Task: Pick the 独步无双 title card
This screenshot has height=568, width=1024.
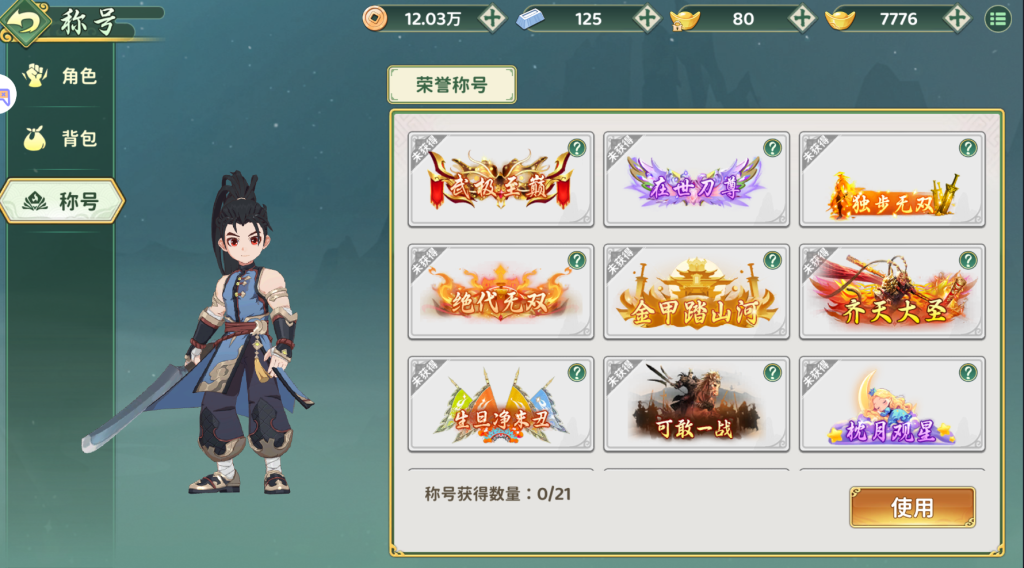Action: point(892,180)
